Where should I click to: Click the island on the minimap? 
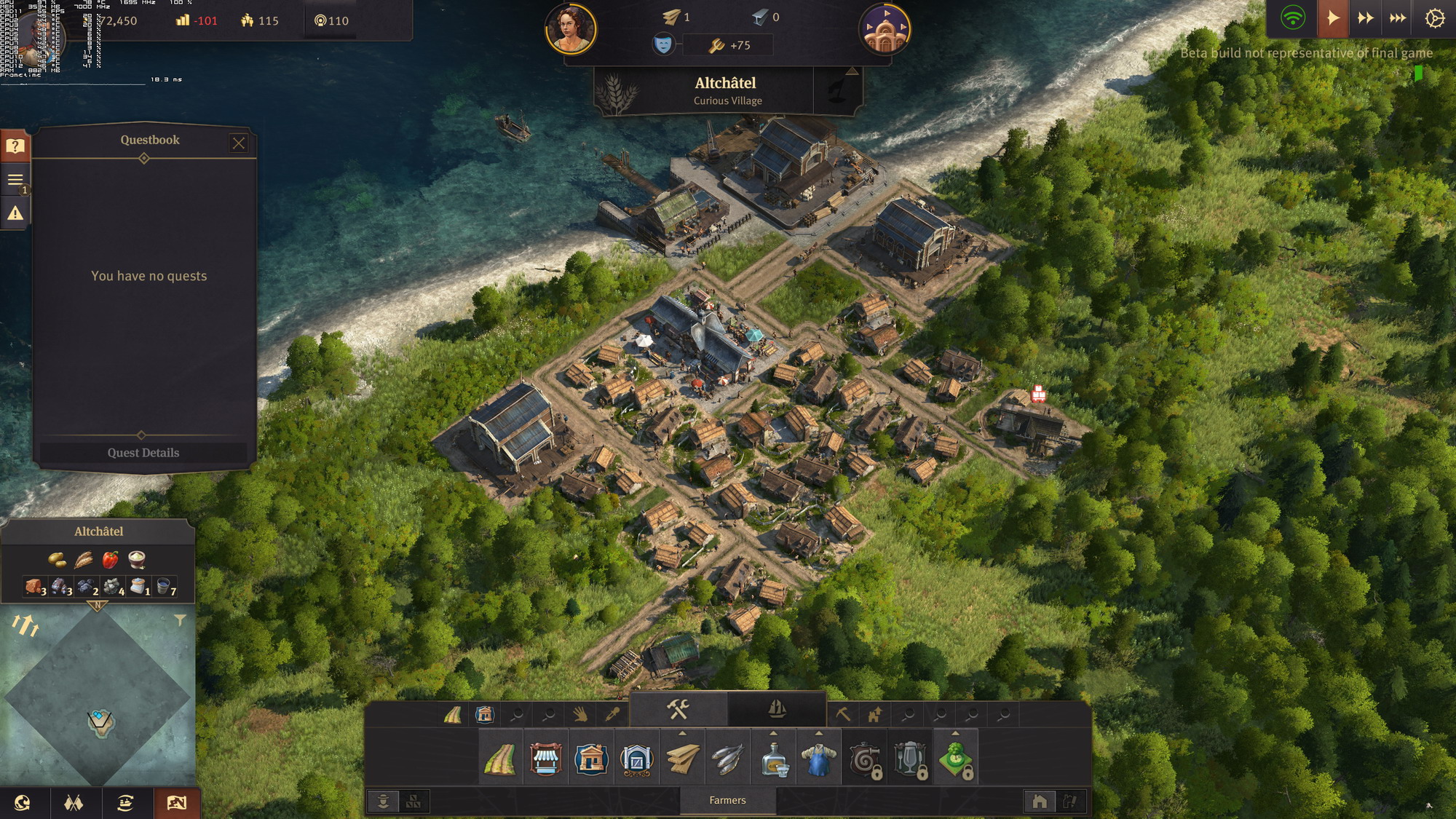click(x=101, y=721)
